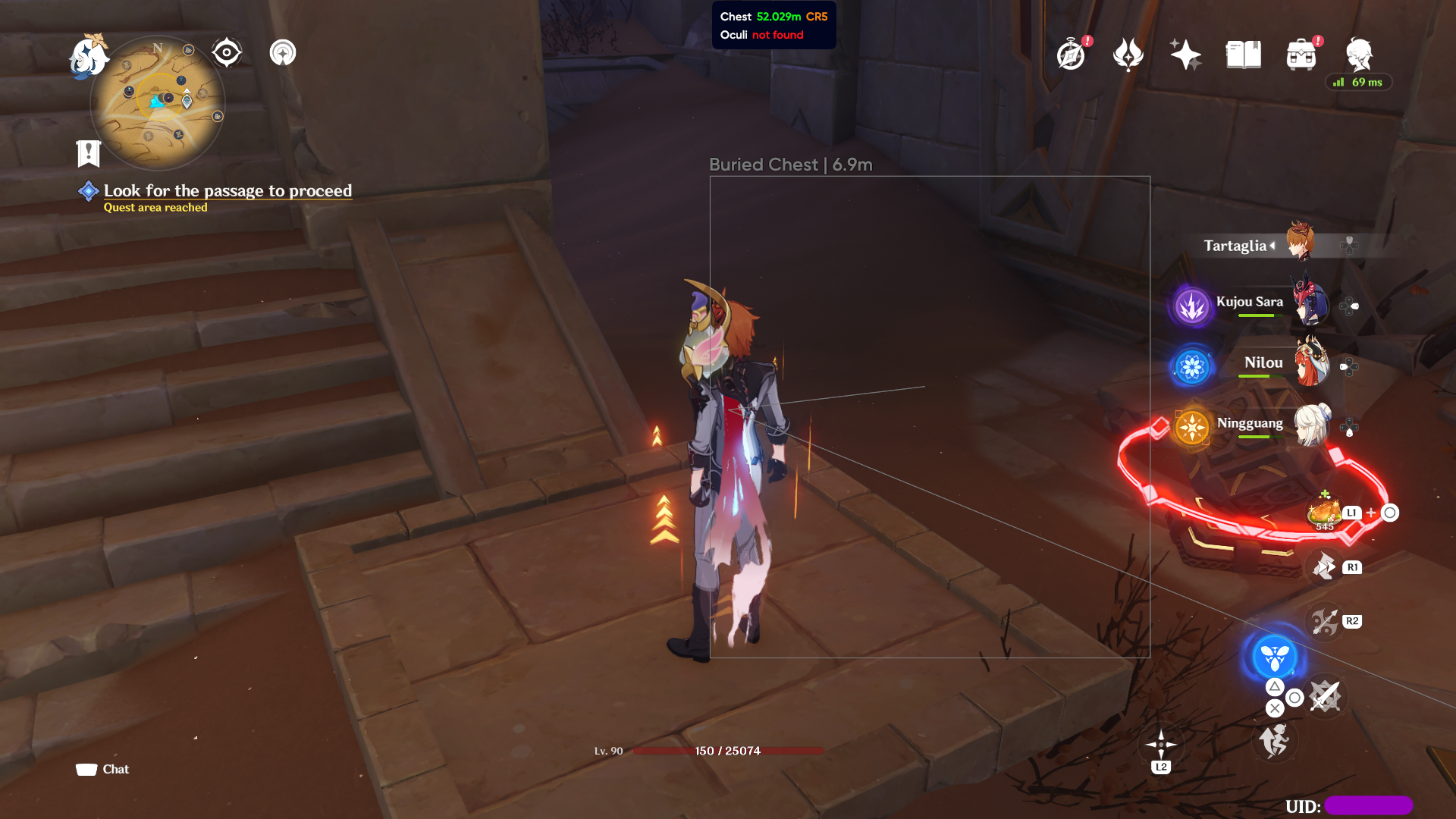Open the Adventurer Handbook book icon
Screen dimensions: 1456x819
pyautogui.click(x=1243, y=55)
